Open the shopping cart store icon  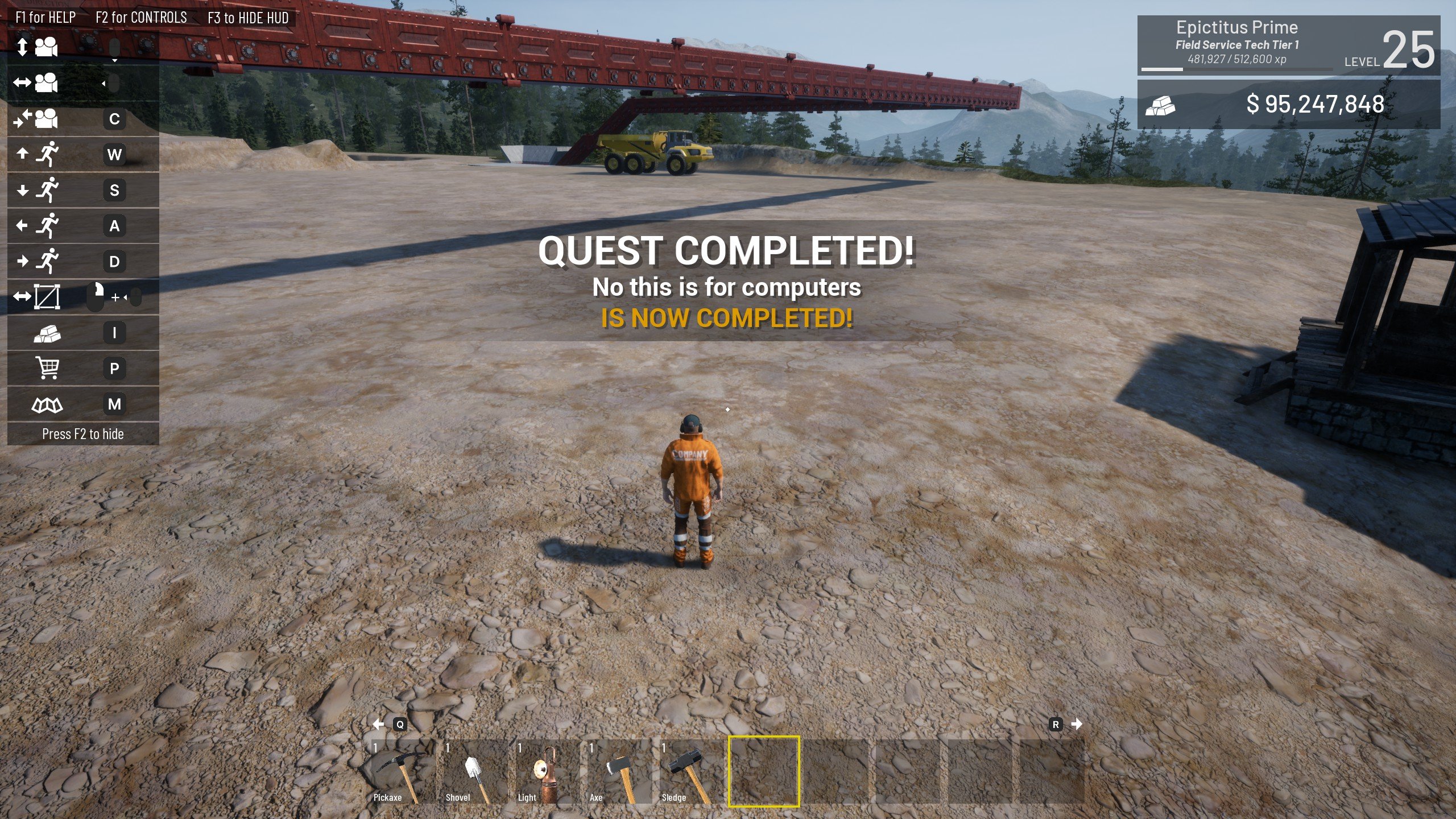pos(47,368)
